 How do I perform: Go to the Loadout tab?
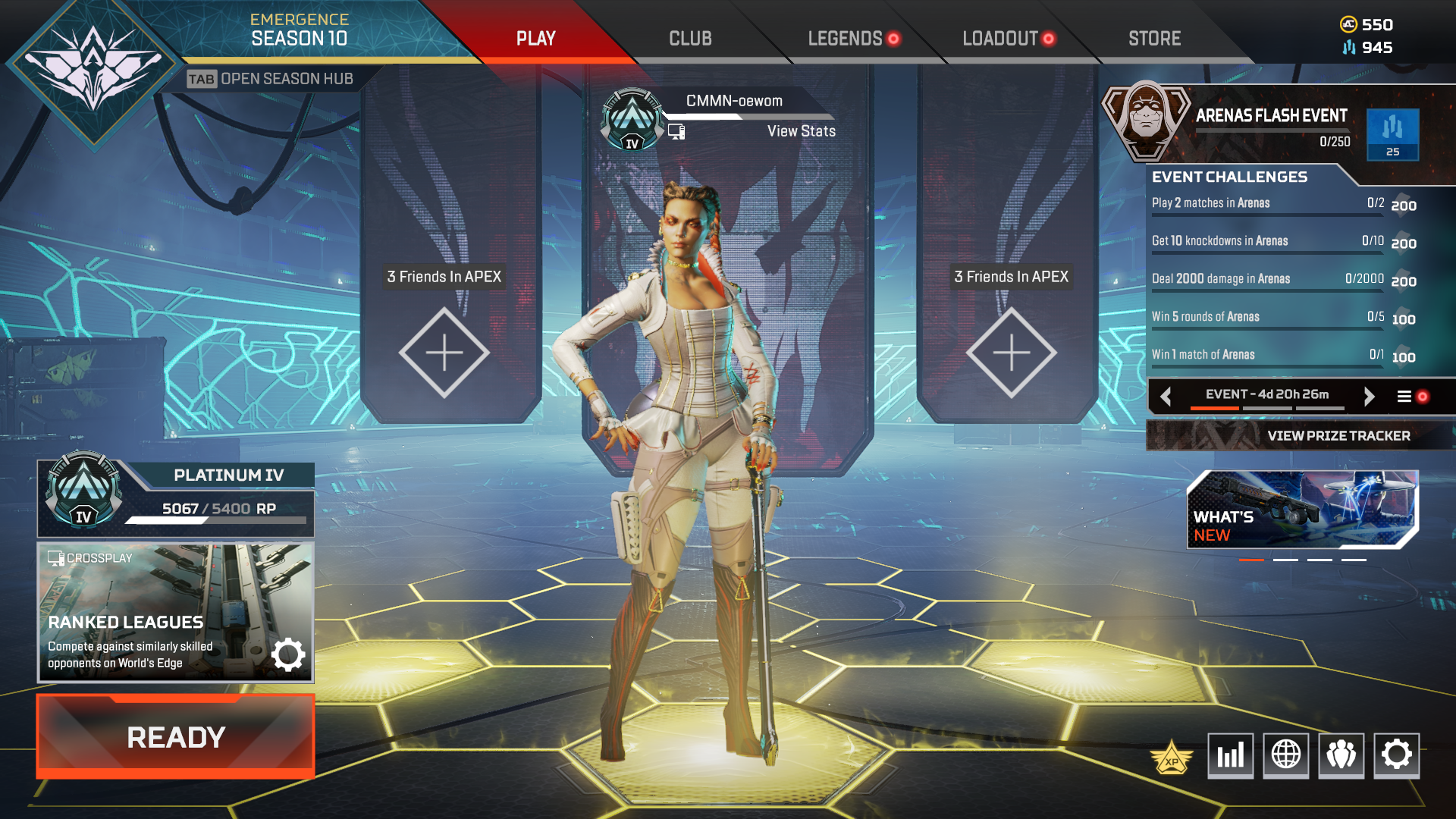(x=1000, y=39)
